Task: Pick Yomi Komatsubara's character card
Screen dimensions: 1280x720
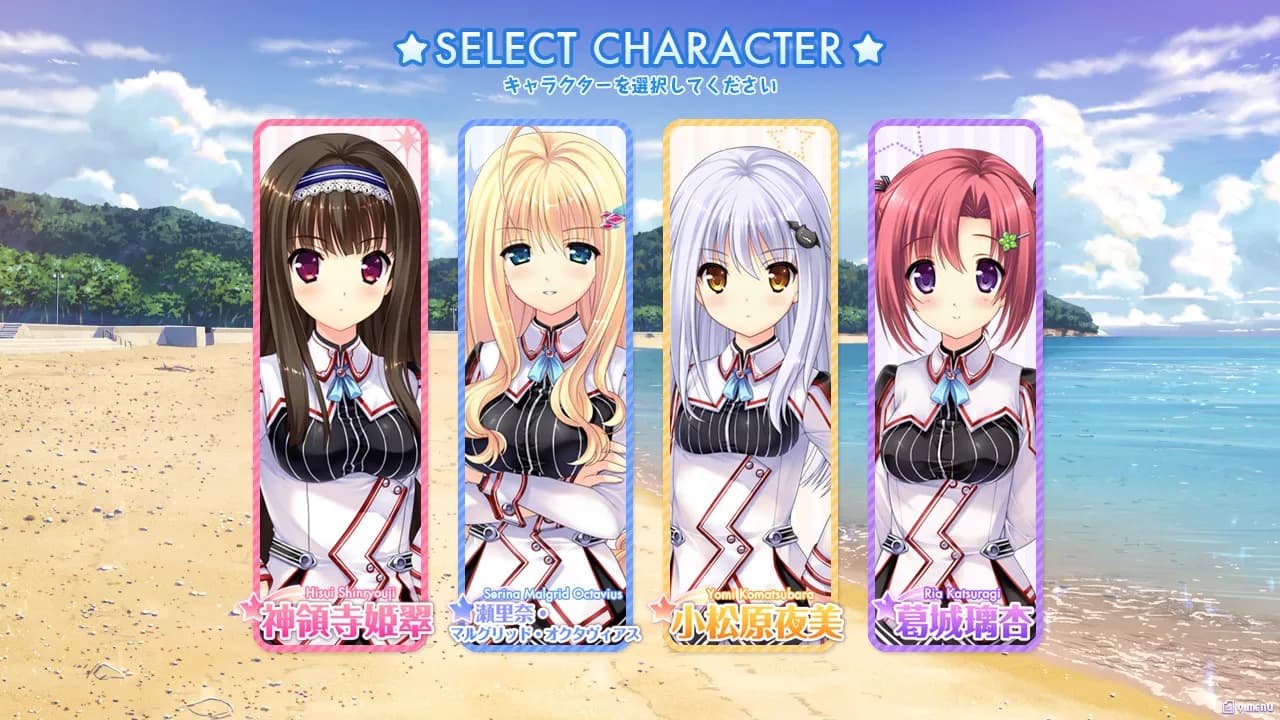Action: (750, 385)
